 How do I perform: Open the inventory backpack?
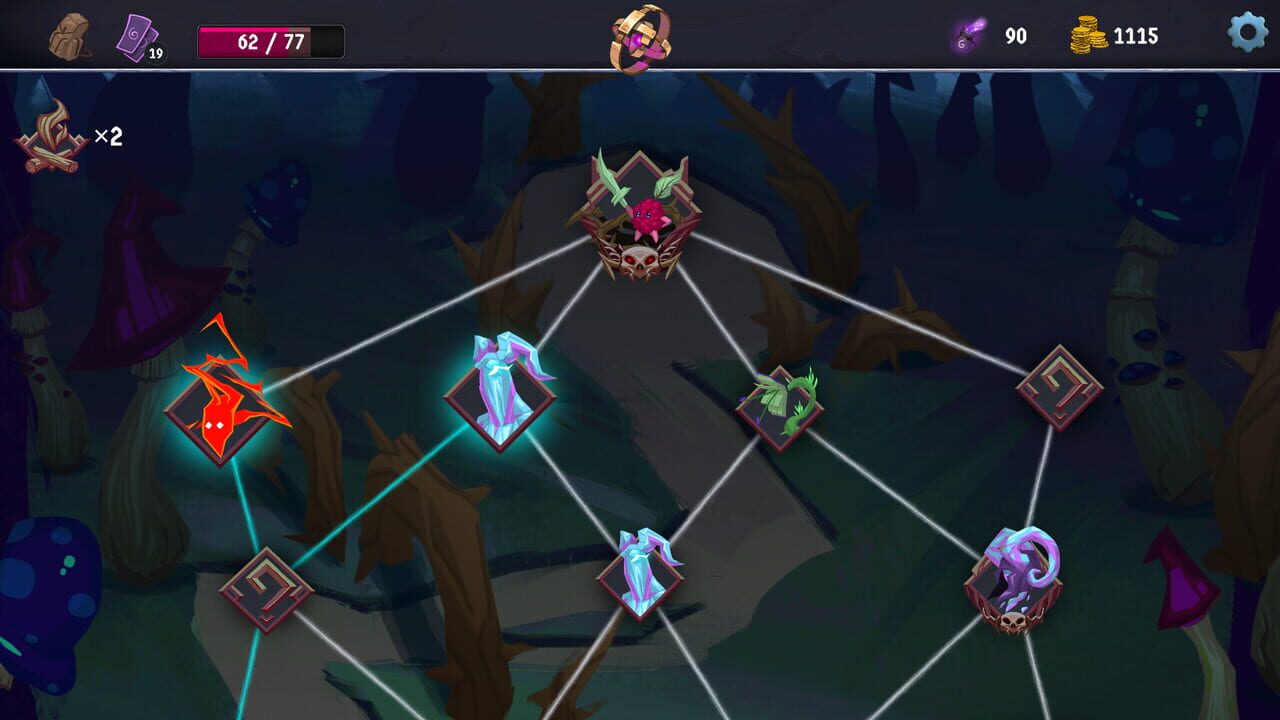pos(67,35)
